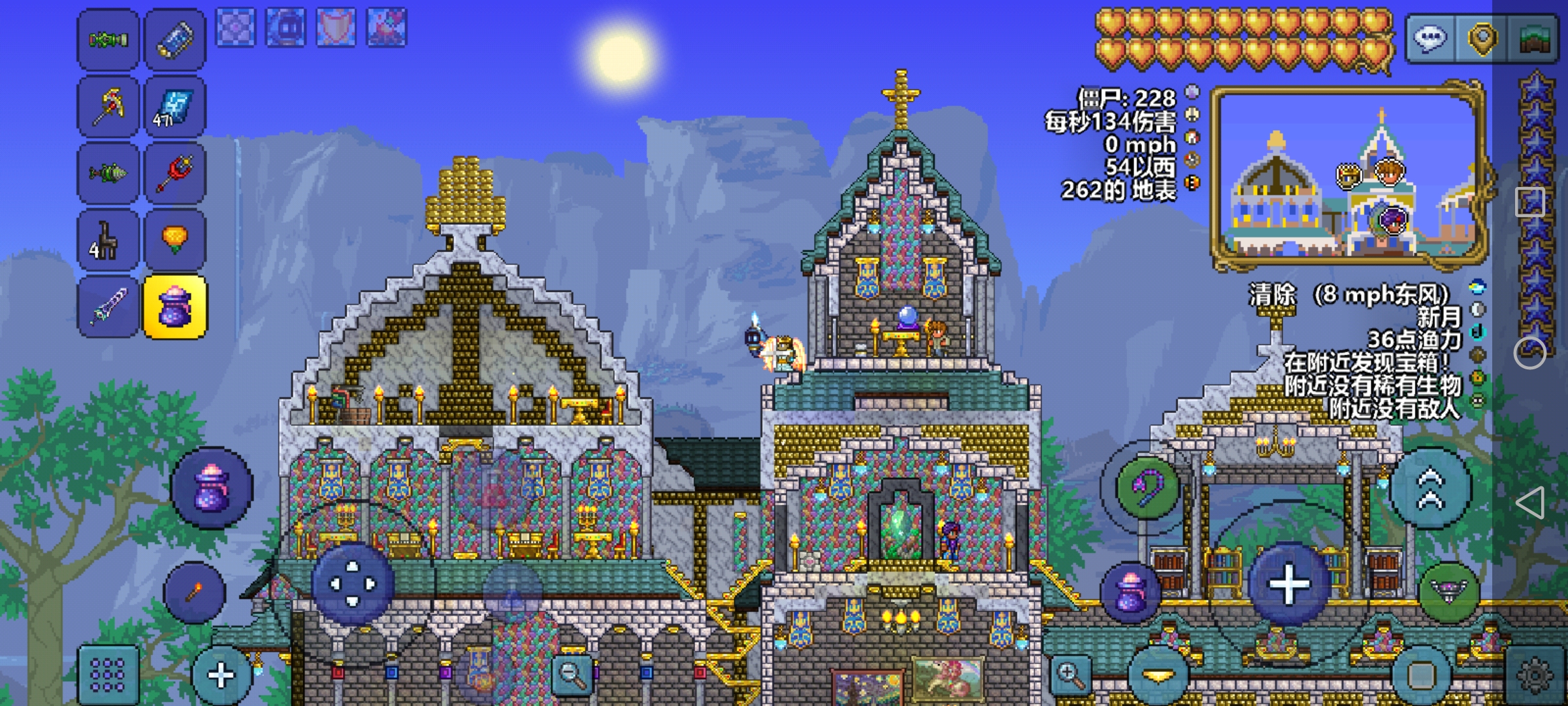This screenshot has height=706, width=1568.
Task: Open the chat speech bubble
Action: point(1430,39)
